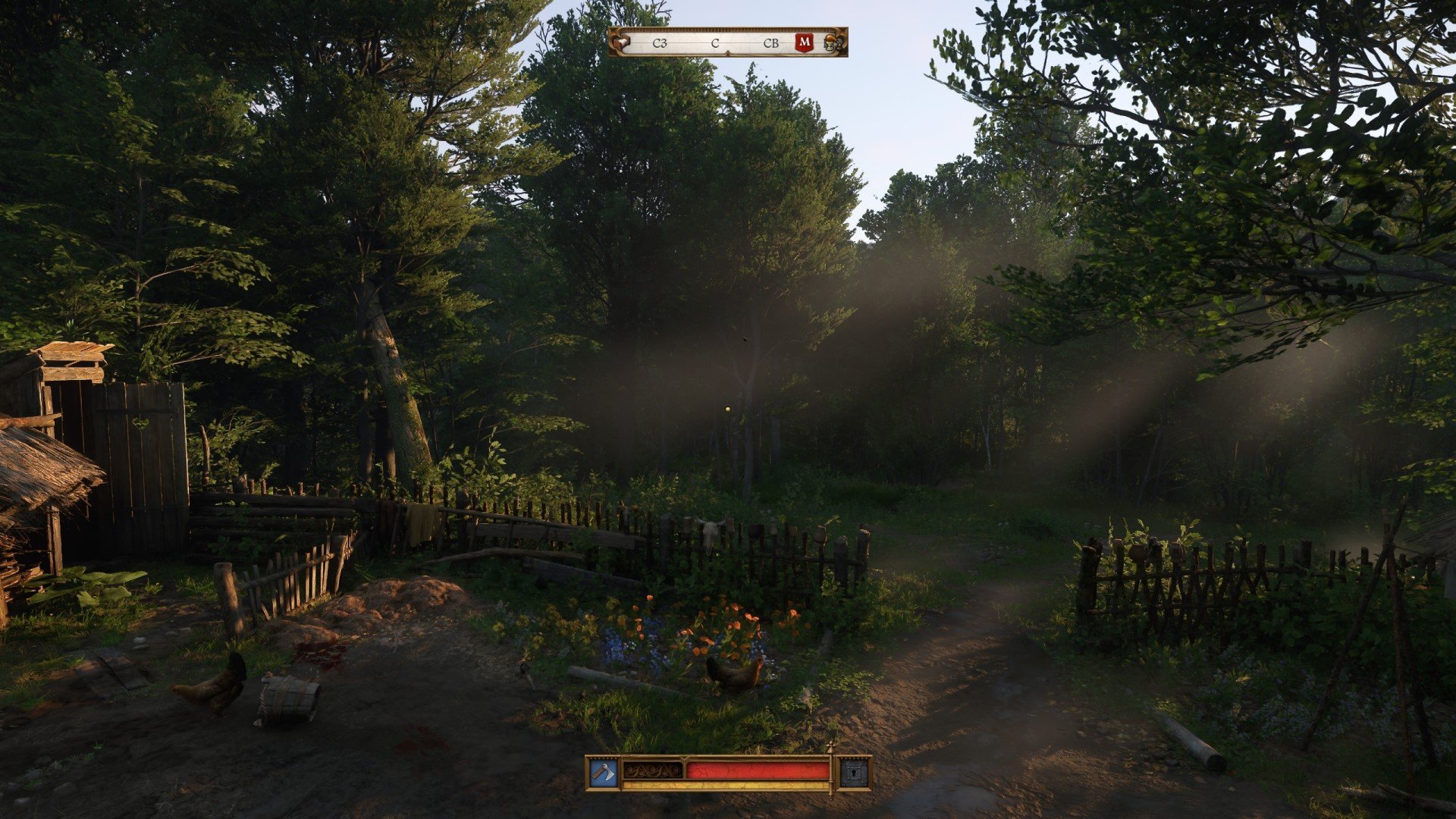This screenshot has width=1456, height=819.
Task: Select the bed icon on the compass
Action: (x=622, y=42)
